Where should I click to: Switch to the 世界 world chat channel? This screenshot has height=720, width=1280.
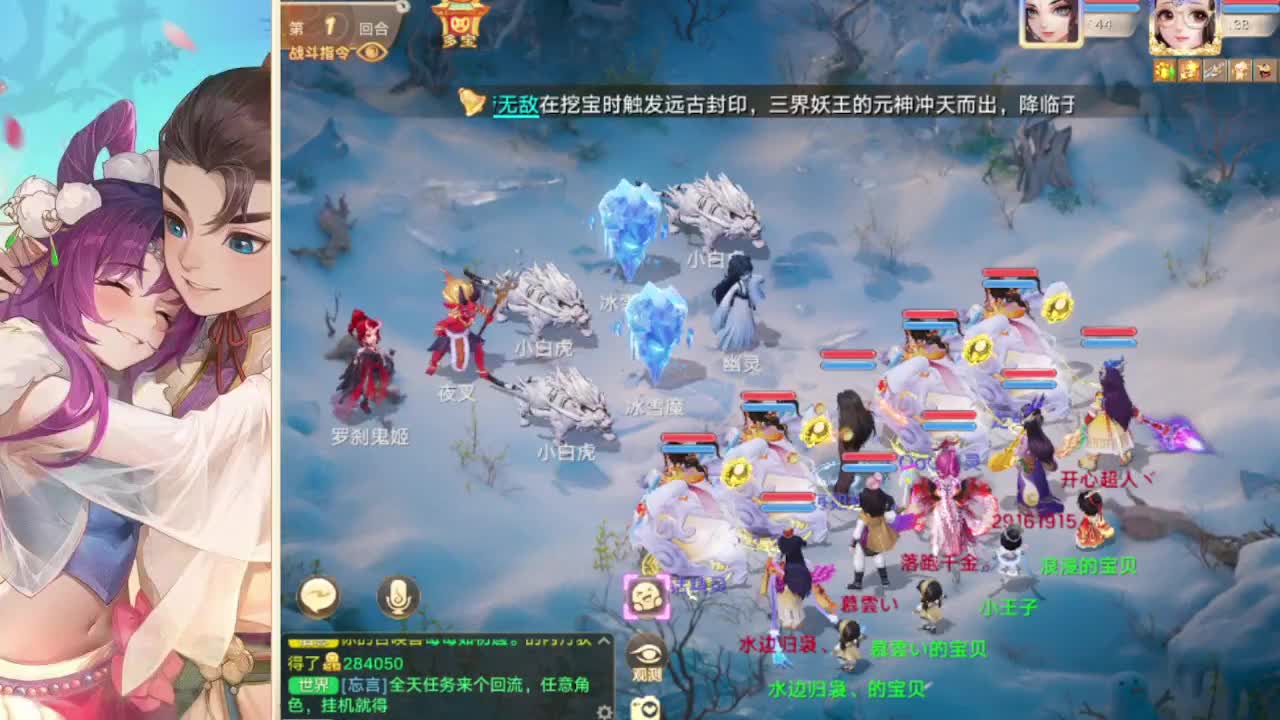[315, 684]
